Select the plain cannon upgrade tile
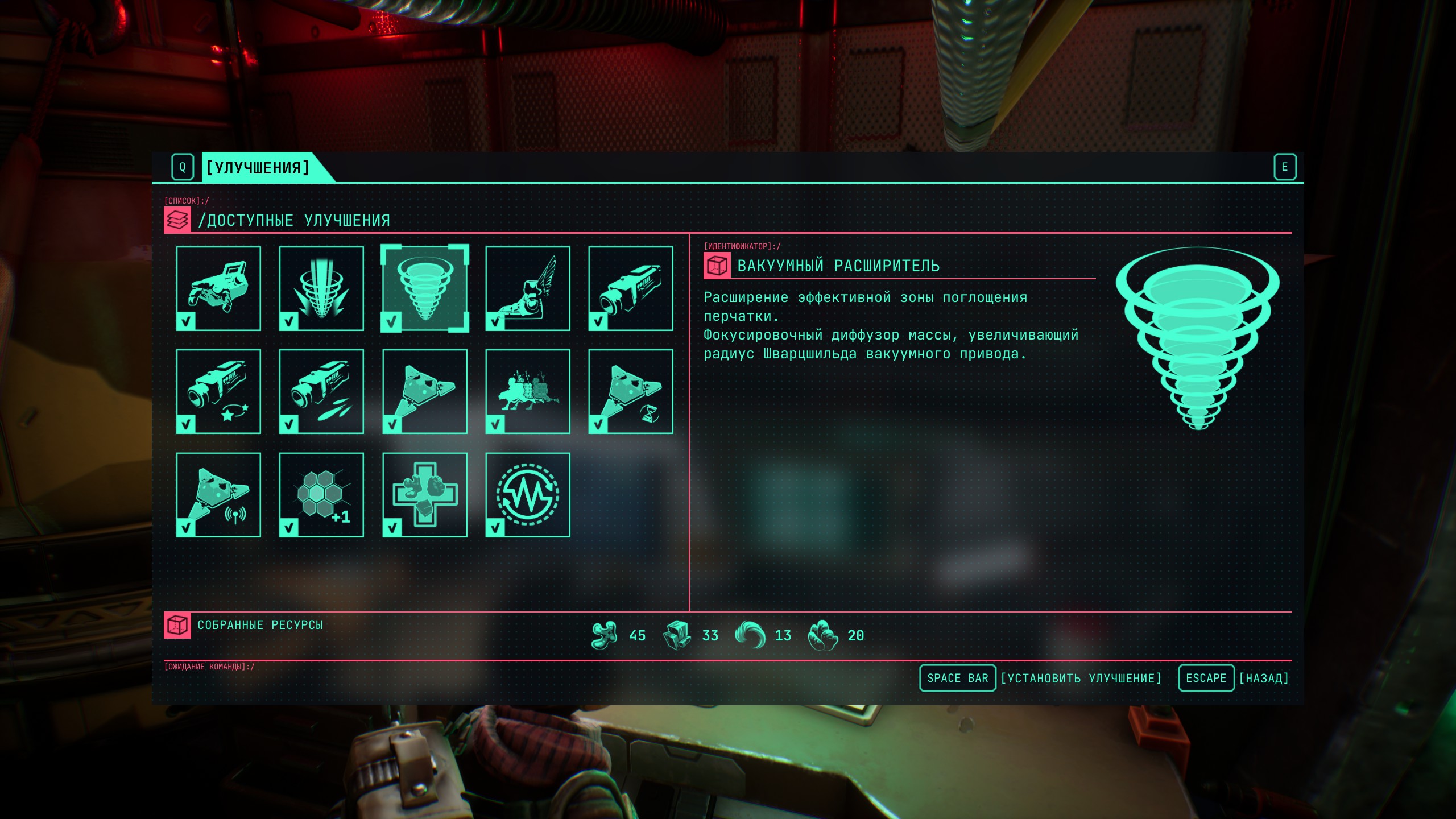Screen dimensions: 1456x819 (x=631, y=288)
